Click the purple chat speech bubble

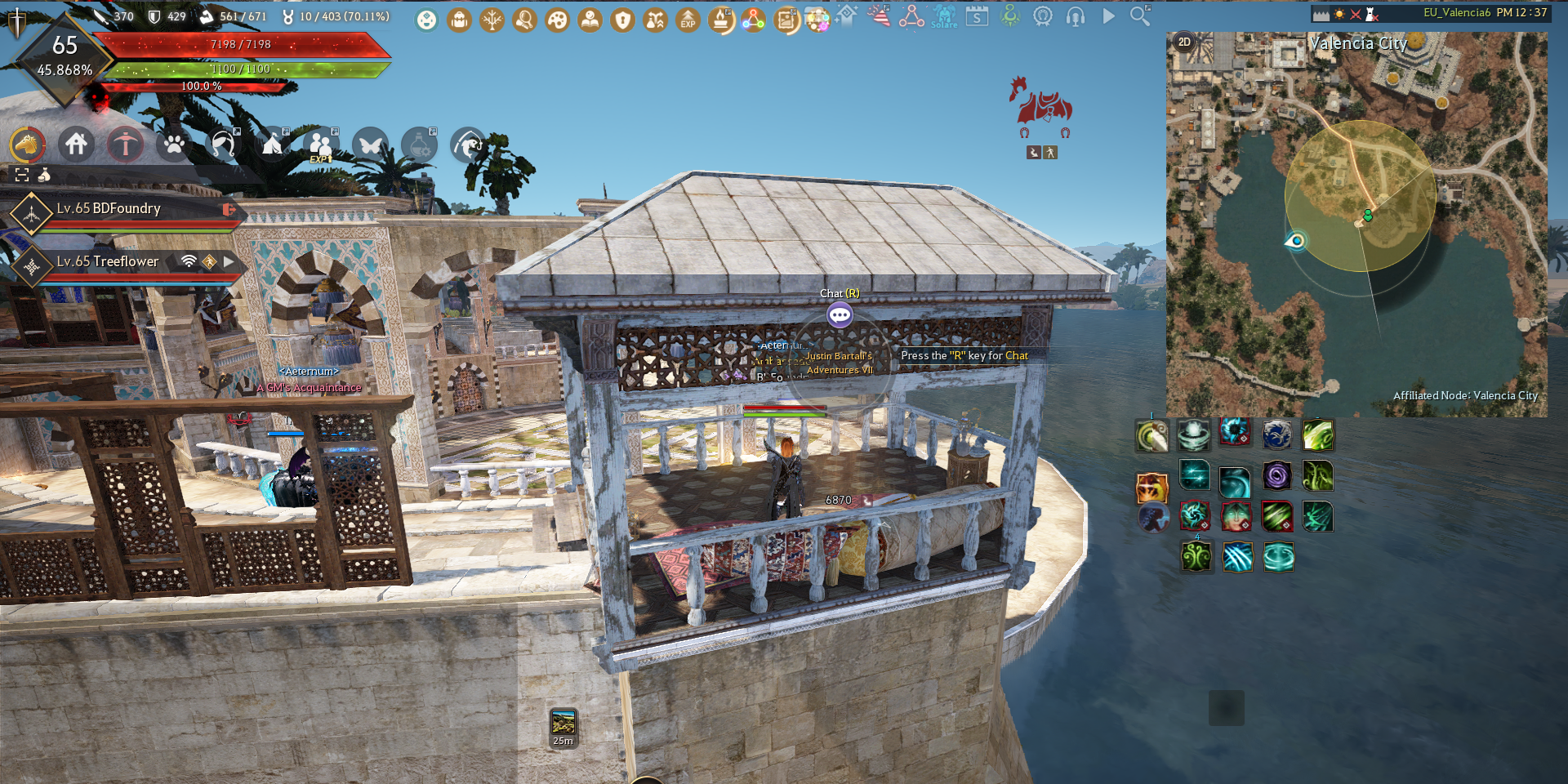coord(840,314)
